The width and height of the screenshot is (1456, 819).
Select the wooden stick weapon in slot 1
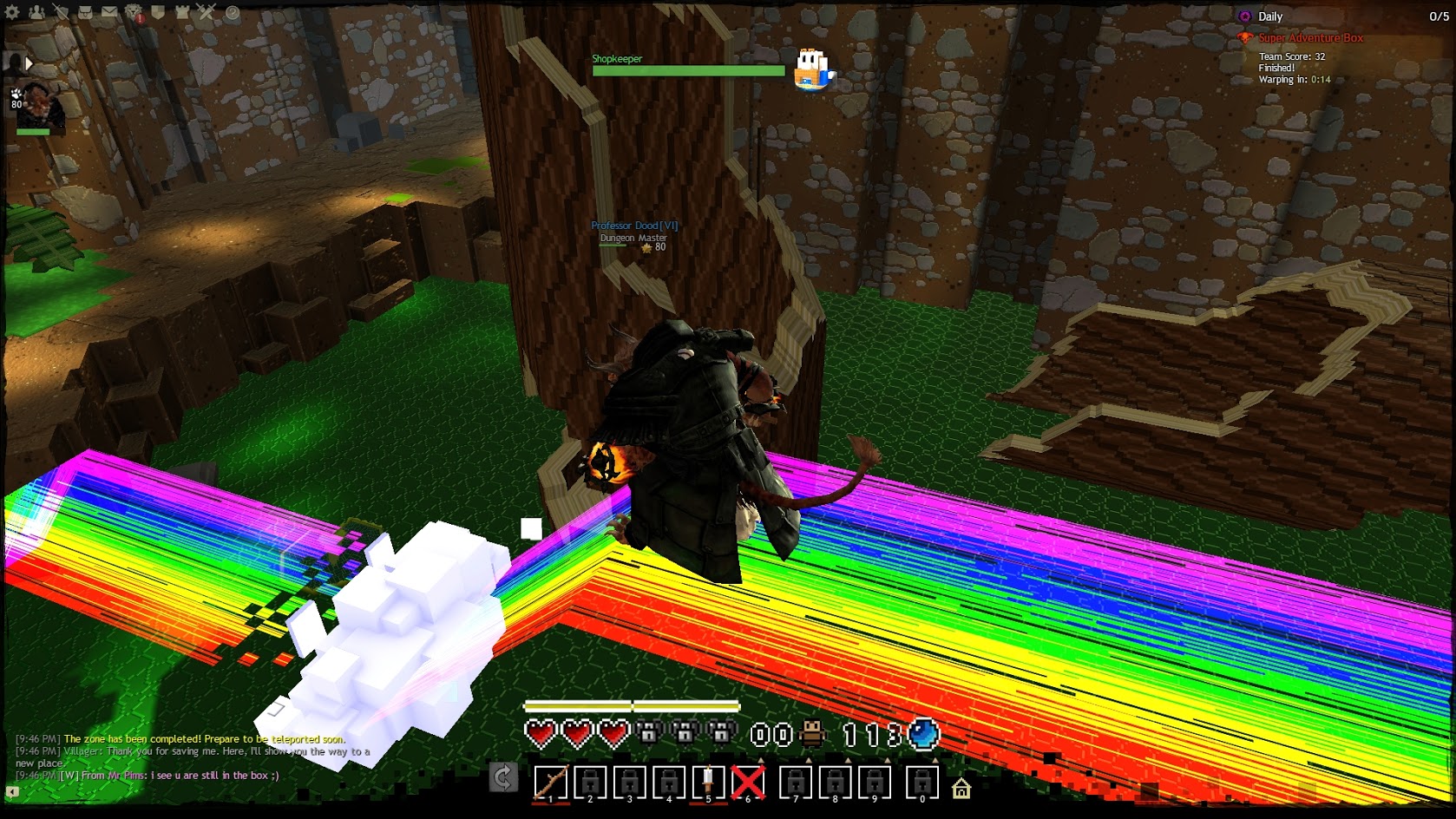(x=550, y=783)
